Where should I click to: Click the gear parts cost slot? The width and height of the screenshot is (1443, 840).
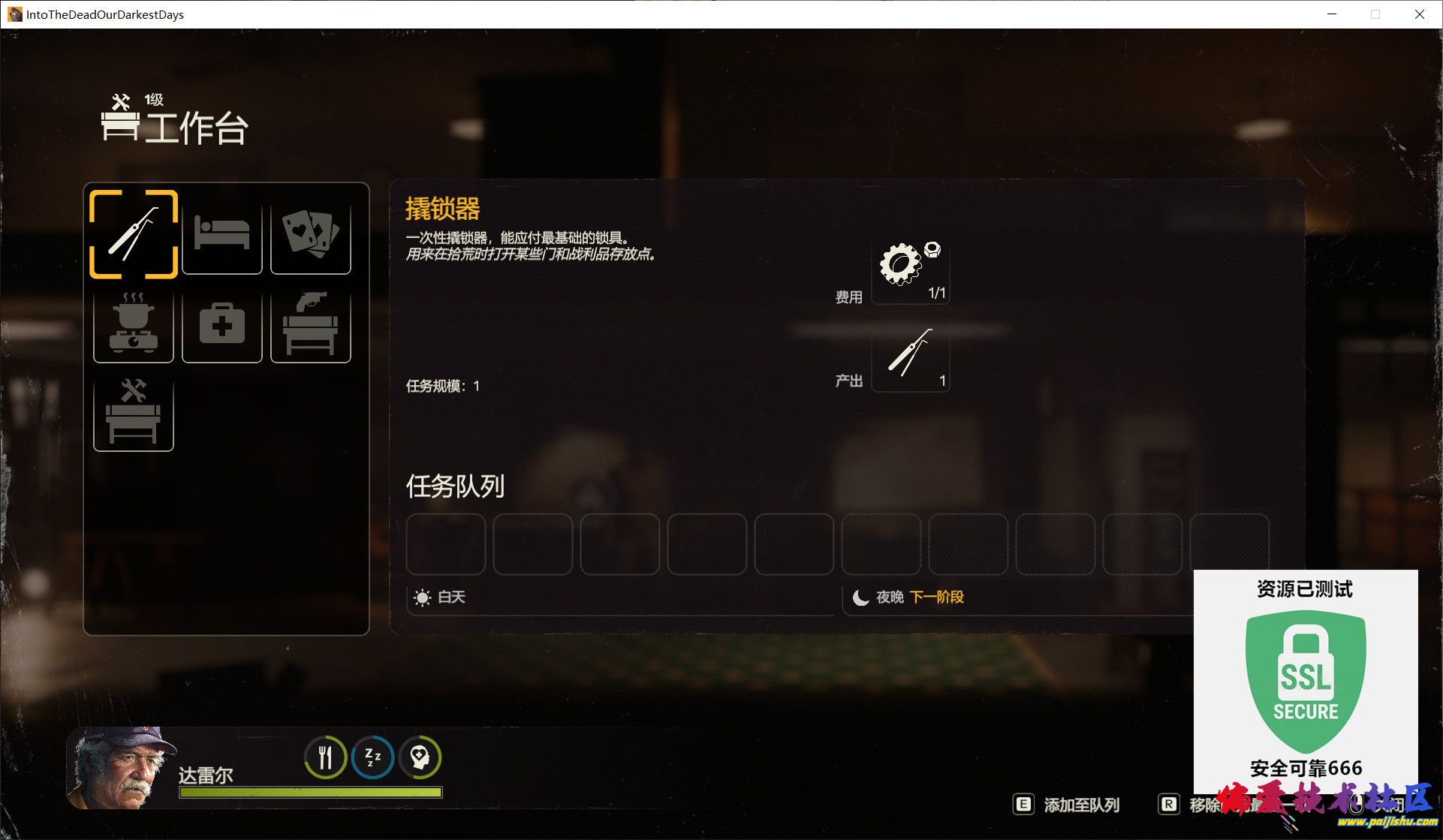910,270
